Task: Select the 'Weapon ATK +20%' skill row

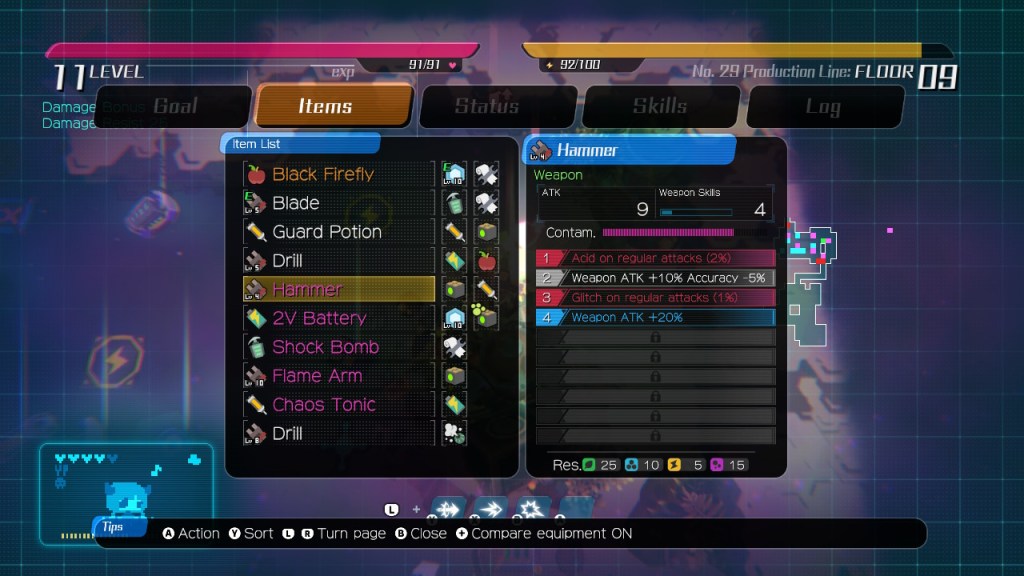Action: pyautogui.click(x=655, y=318)
